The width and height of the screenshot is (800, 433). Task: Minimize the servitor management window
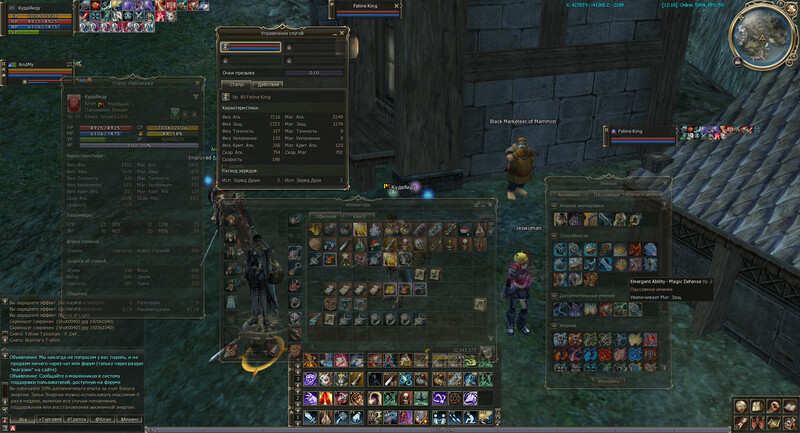click(x=335, y=34)
